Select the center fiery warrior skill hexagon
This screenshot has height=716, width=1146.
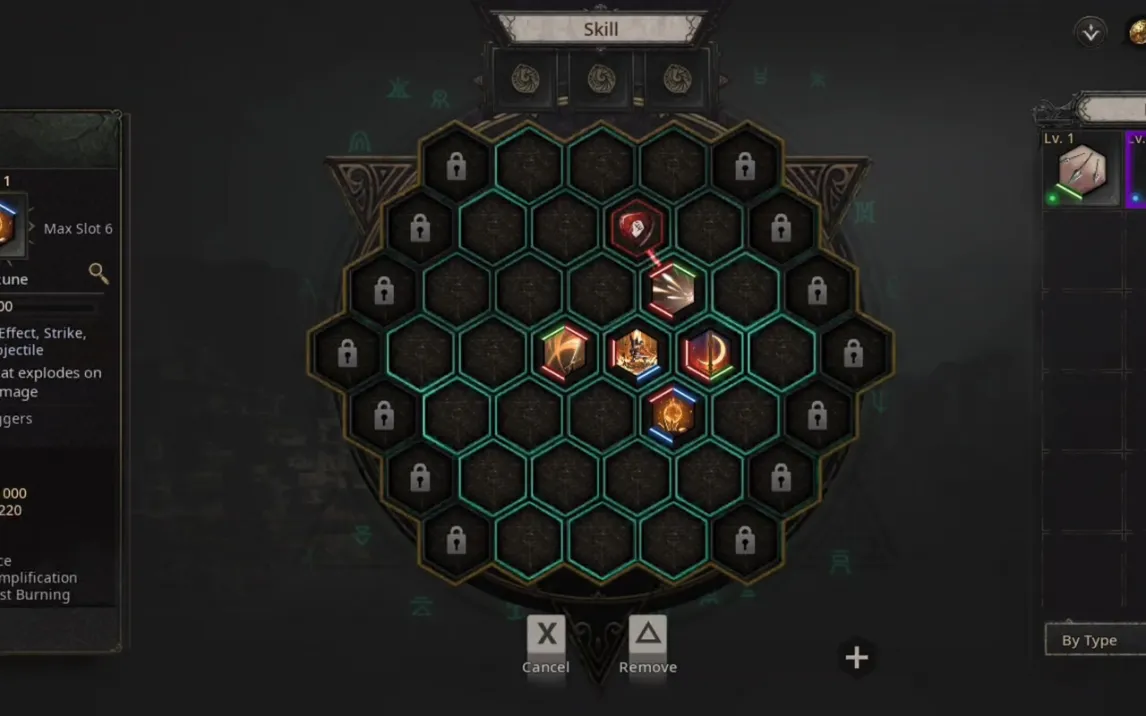(x=636, y=353)
